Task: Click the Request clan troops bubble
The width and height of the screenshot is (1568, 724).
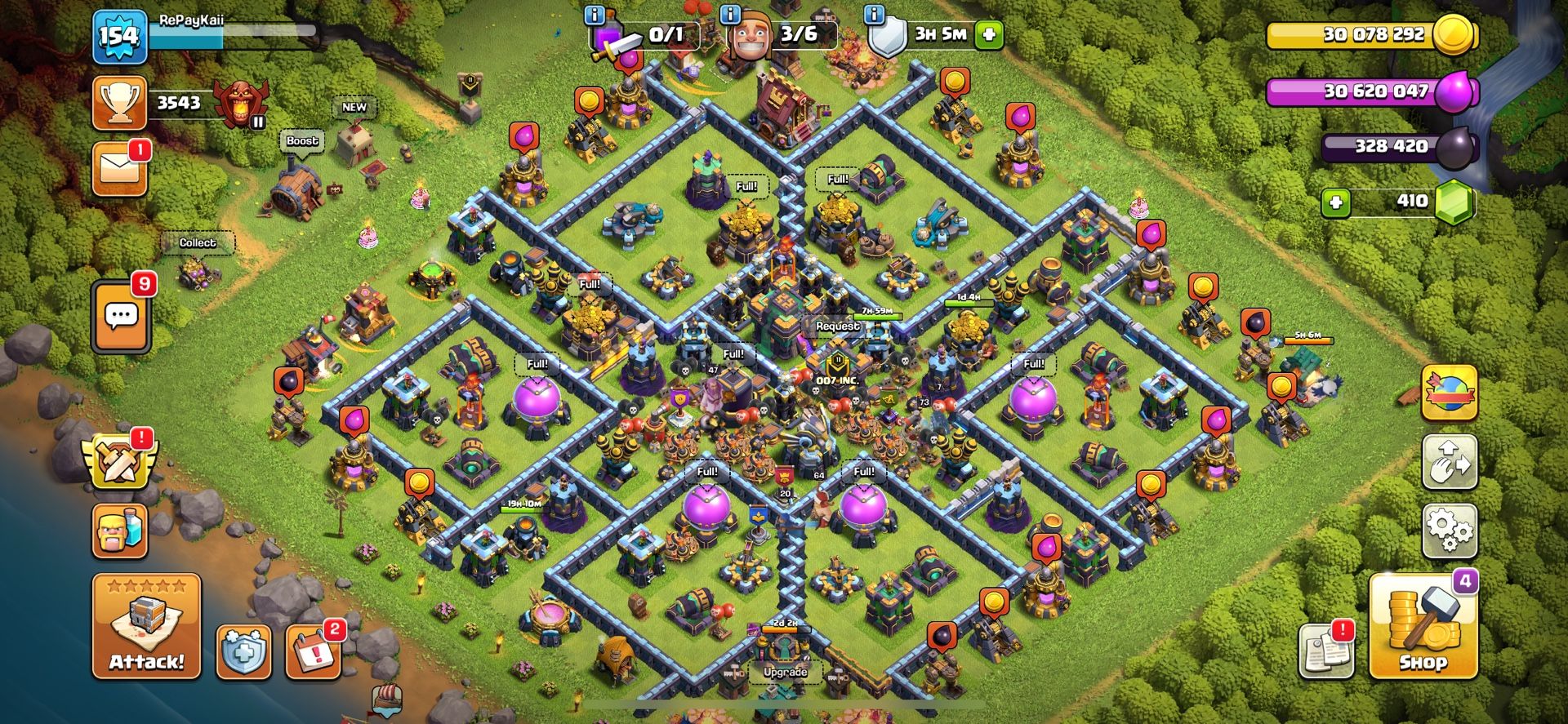Action: pyautogui.click(x=837, y=326)
